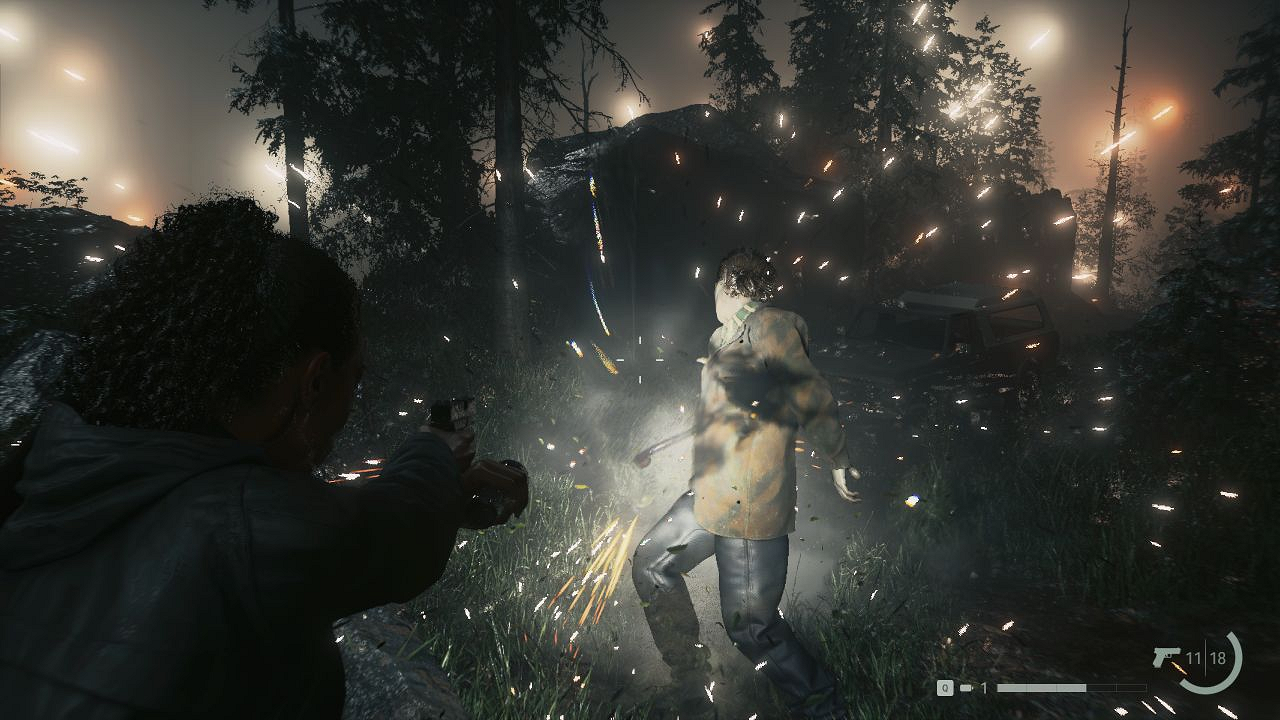Click the pistol weapon icon
Screen dimensions: 1280x720
tap(1166, 658)
